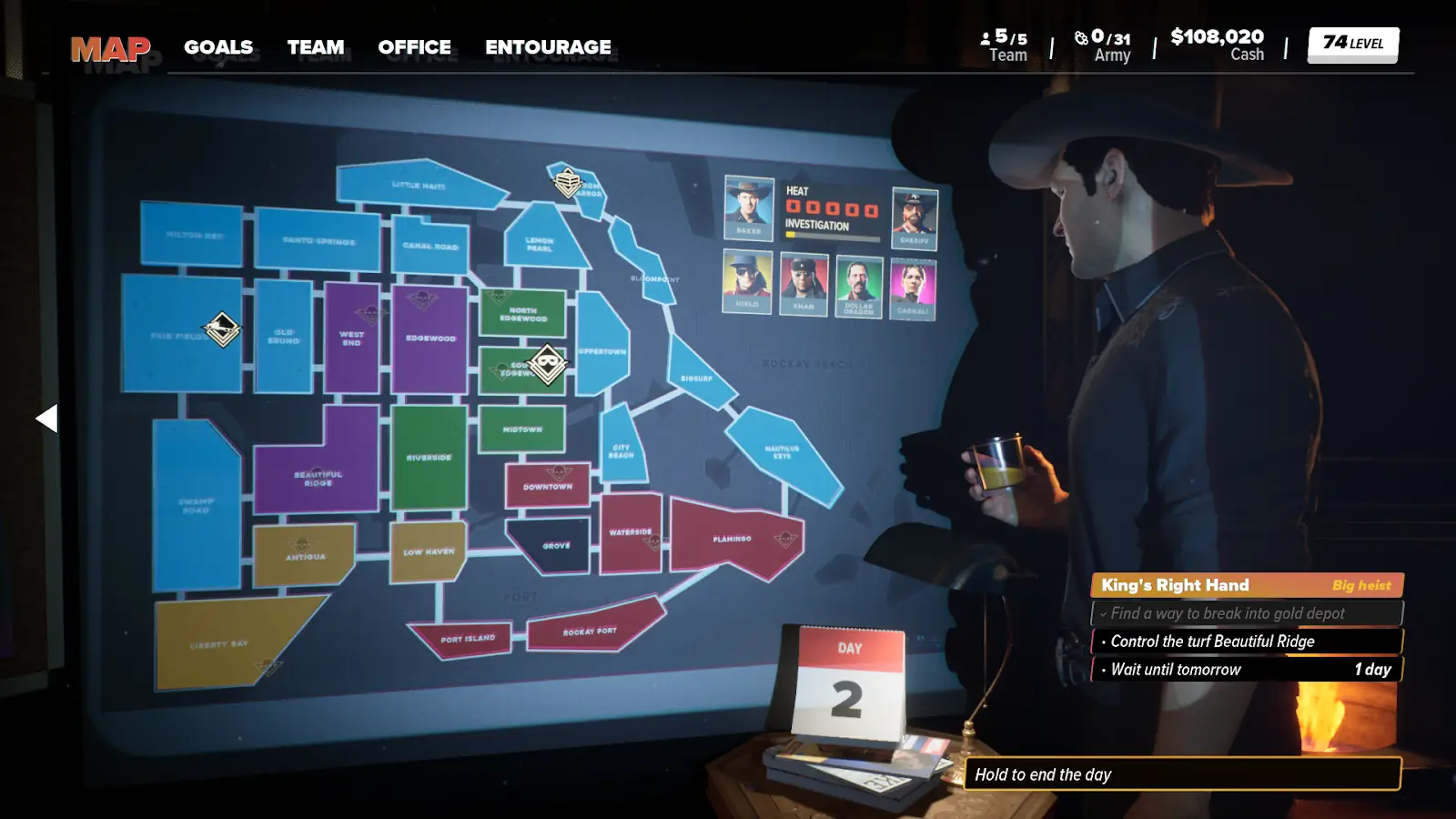The height and width of the screenshot is (819, 1456).
Task: Inspect Khan's portrait card
Action: [x=804, y=284]
